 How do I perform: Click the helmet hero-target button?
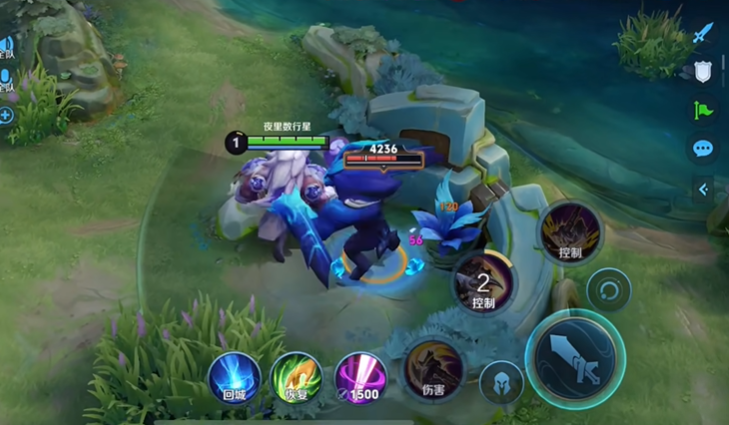500,381
